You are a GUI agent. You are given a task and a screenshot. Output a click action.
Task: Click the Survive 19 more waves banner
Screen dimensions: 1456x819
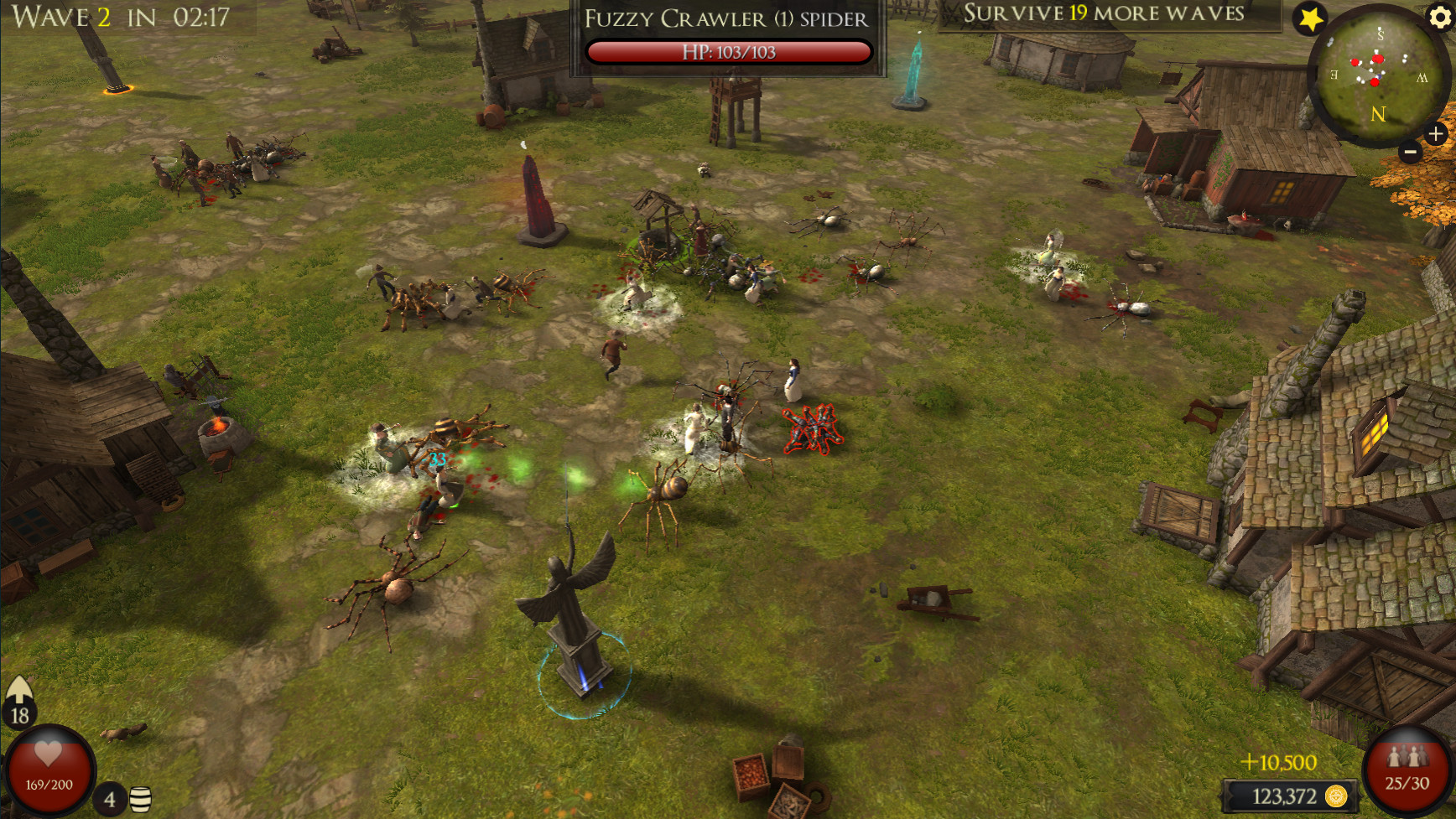pos(1102,13)
